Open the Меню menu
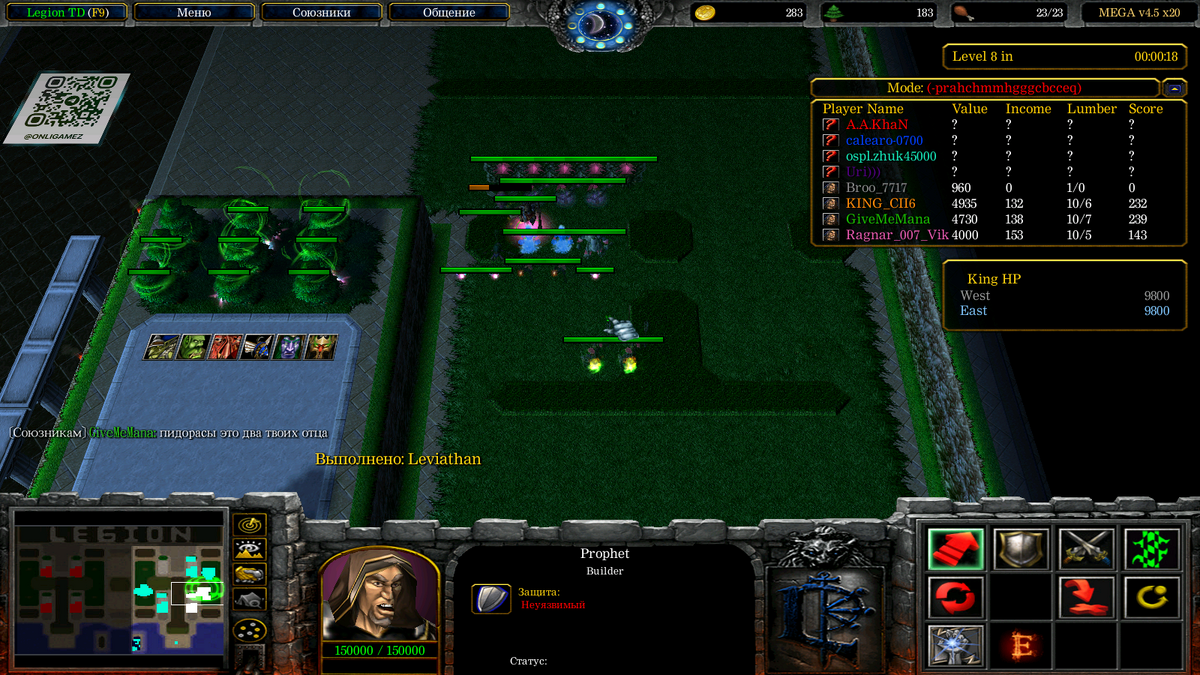This screenshot has height=675, width=1200. pyautogui.click(x=193, y=13)
